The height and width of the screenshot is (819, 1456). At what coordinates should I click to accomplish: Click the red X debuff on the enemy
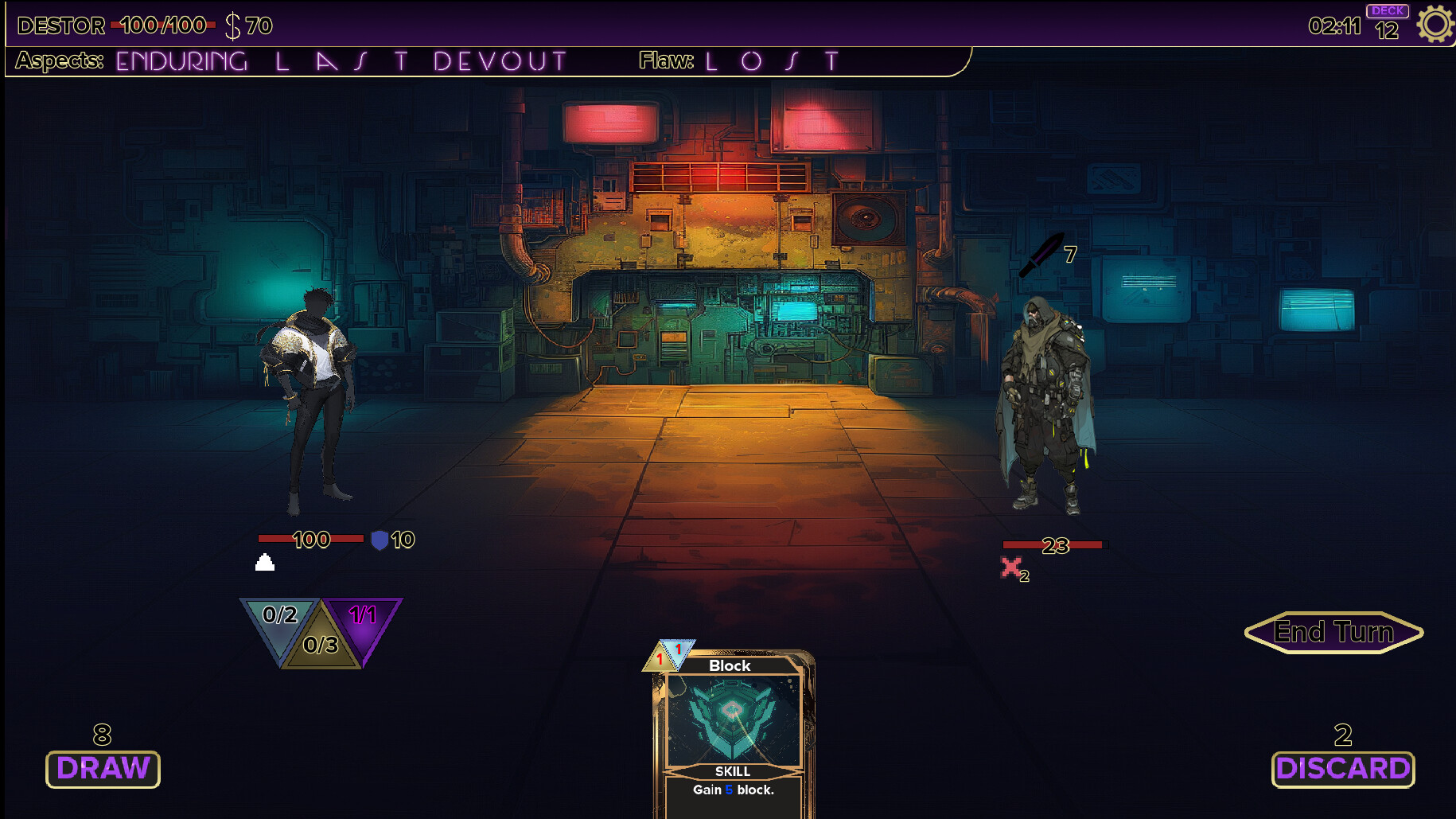click(x=1011, y=567)
